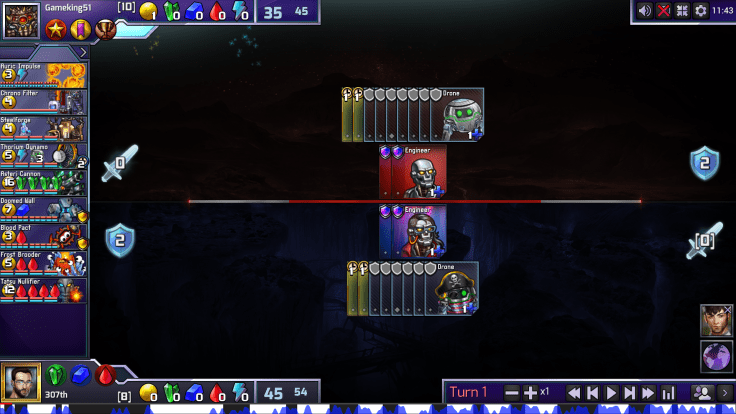Select the Doomed Wall card

(x=44, y=208)
